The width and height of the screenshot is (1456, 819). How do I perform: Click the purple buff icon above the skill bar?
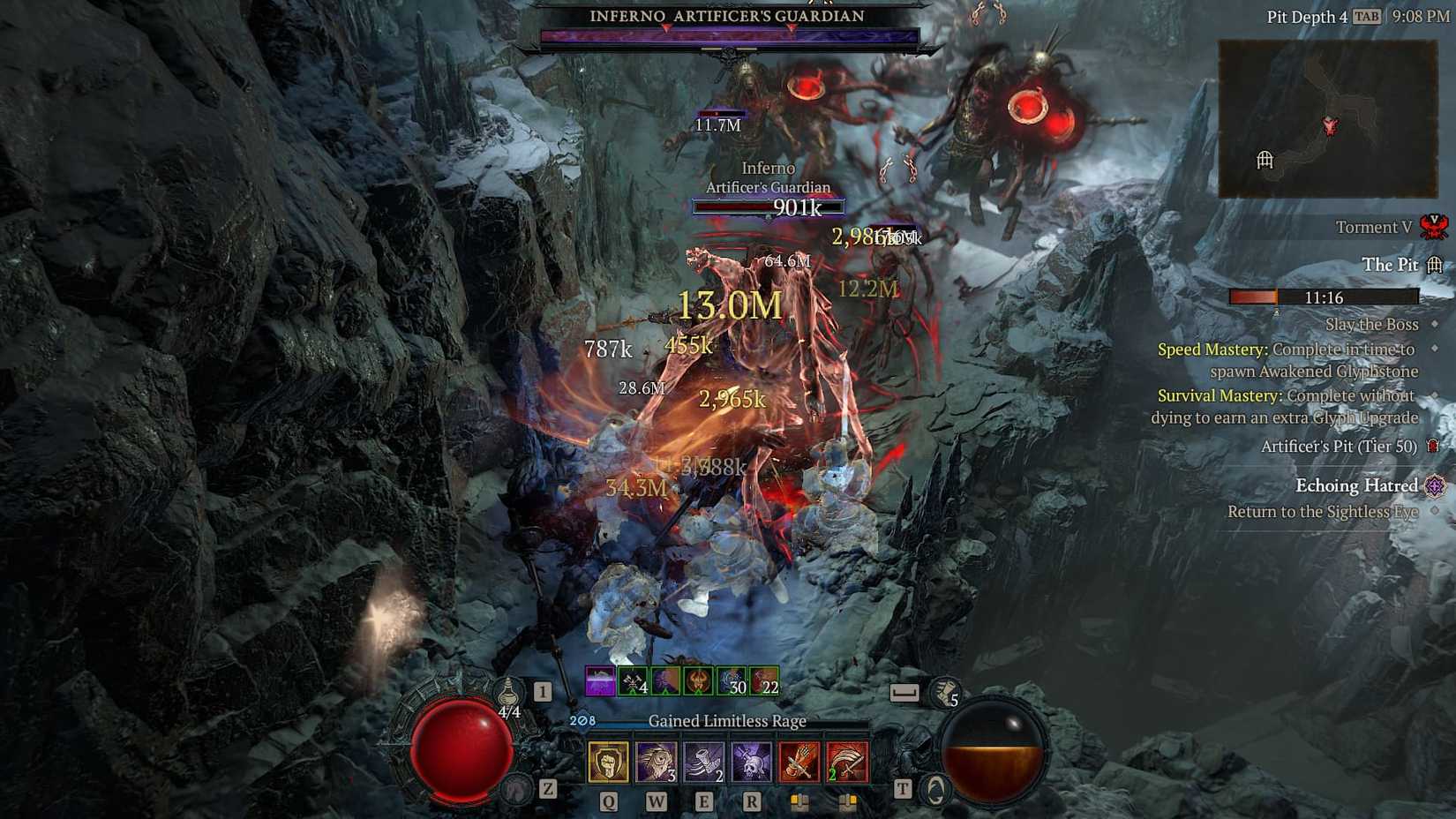600,680
